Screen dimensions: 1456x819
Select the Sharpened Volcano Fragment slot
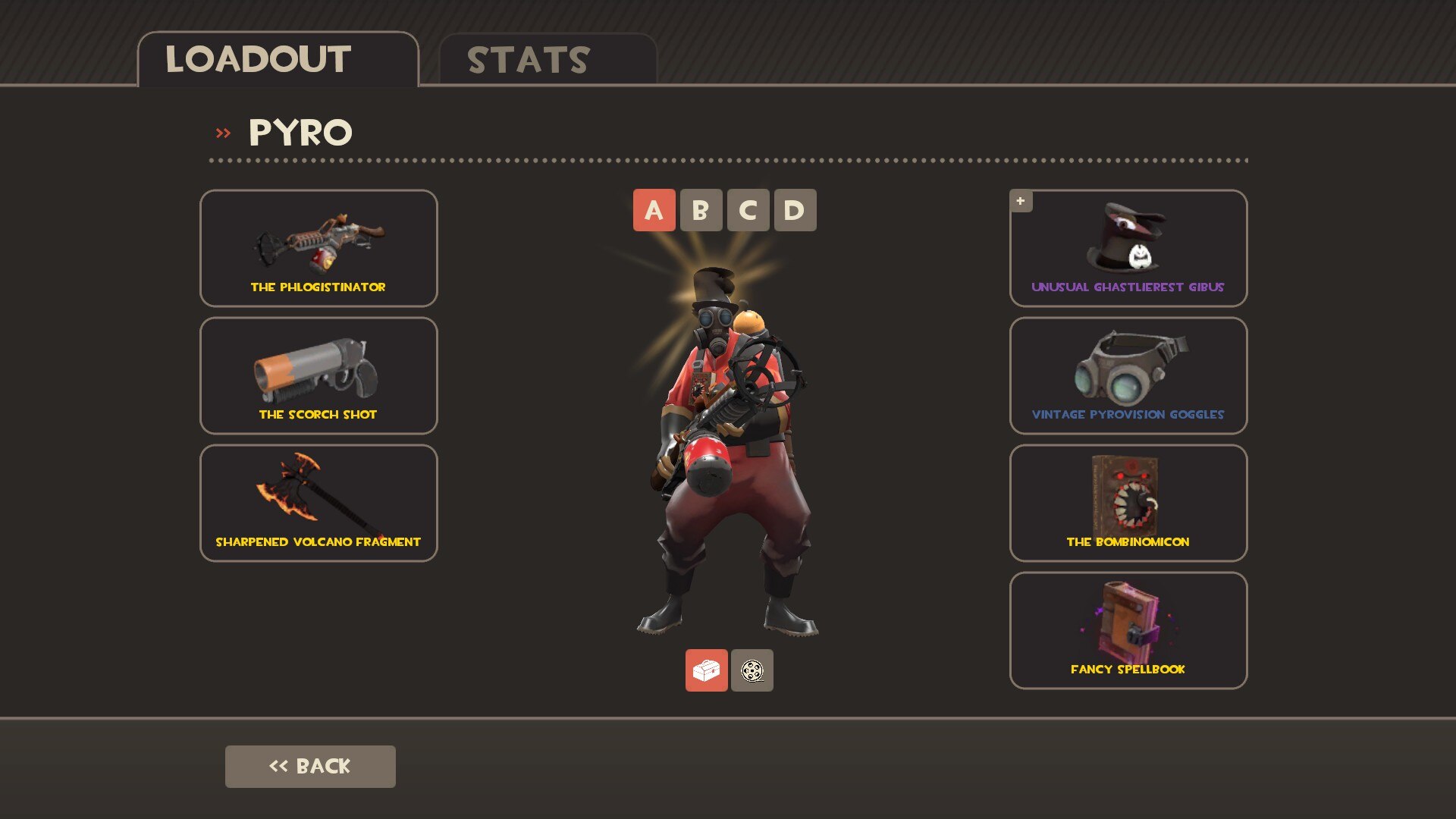click(318, 503)
